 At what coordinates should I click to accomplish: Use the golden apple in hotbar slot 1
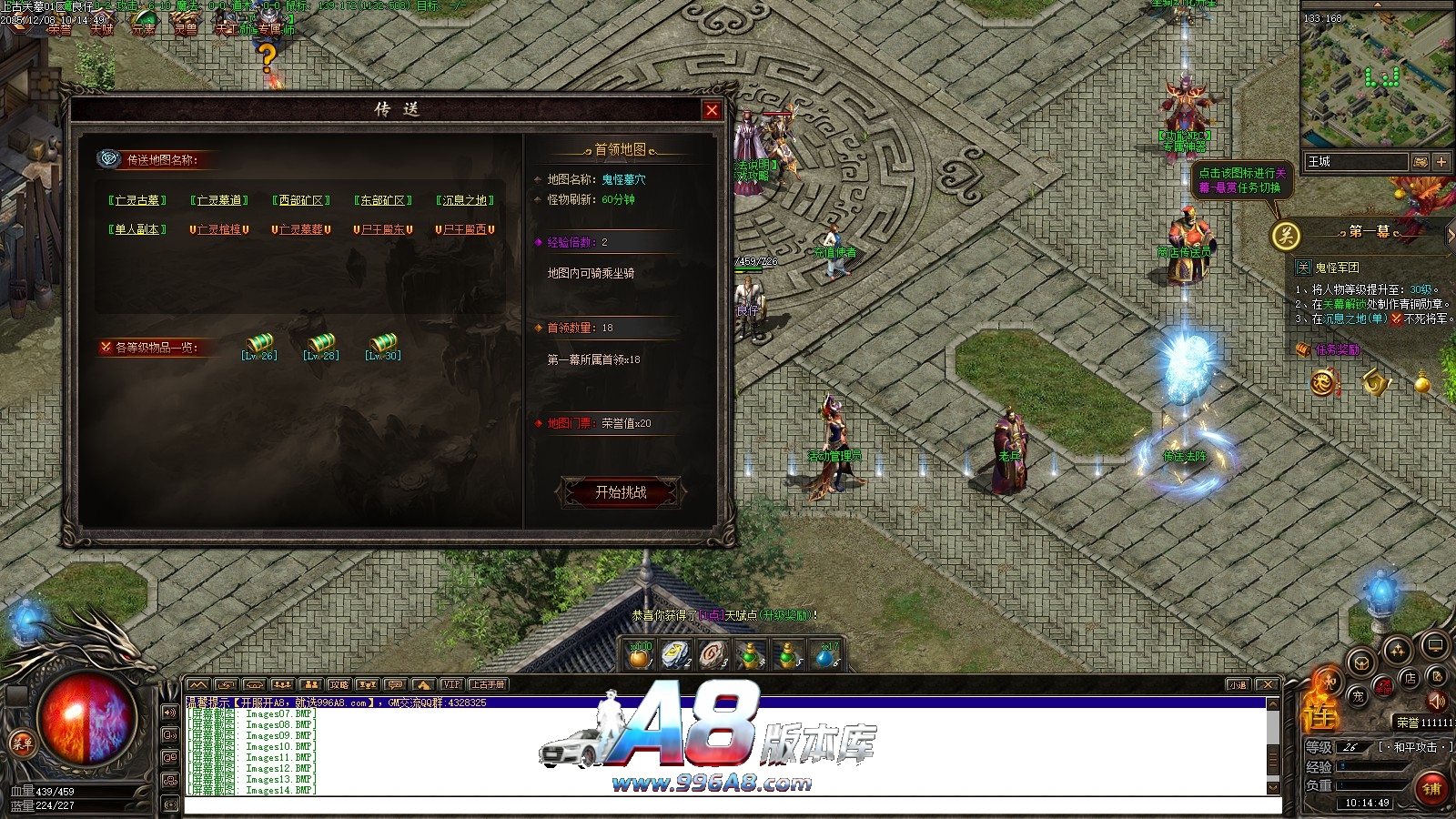pos(640,655)
